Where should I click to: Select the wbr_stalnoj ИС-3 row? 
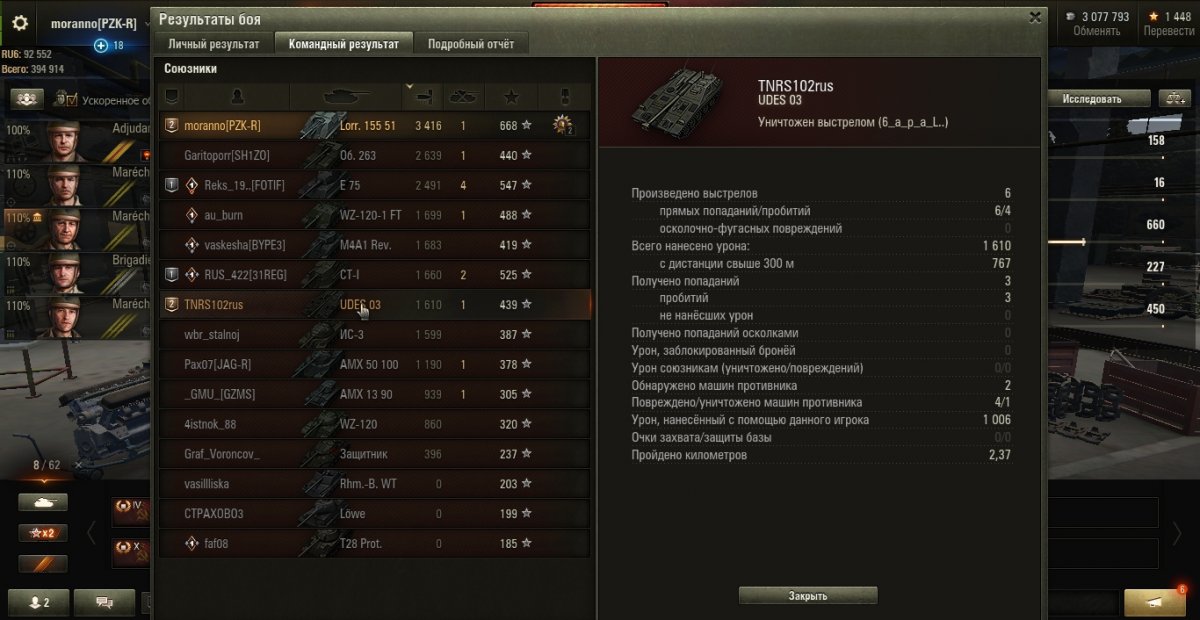point(375,334)
